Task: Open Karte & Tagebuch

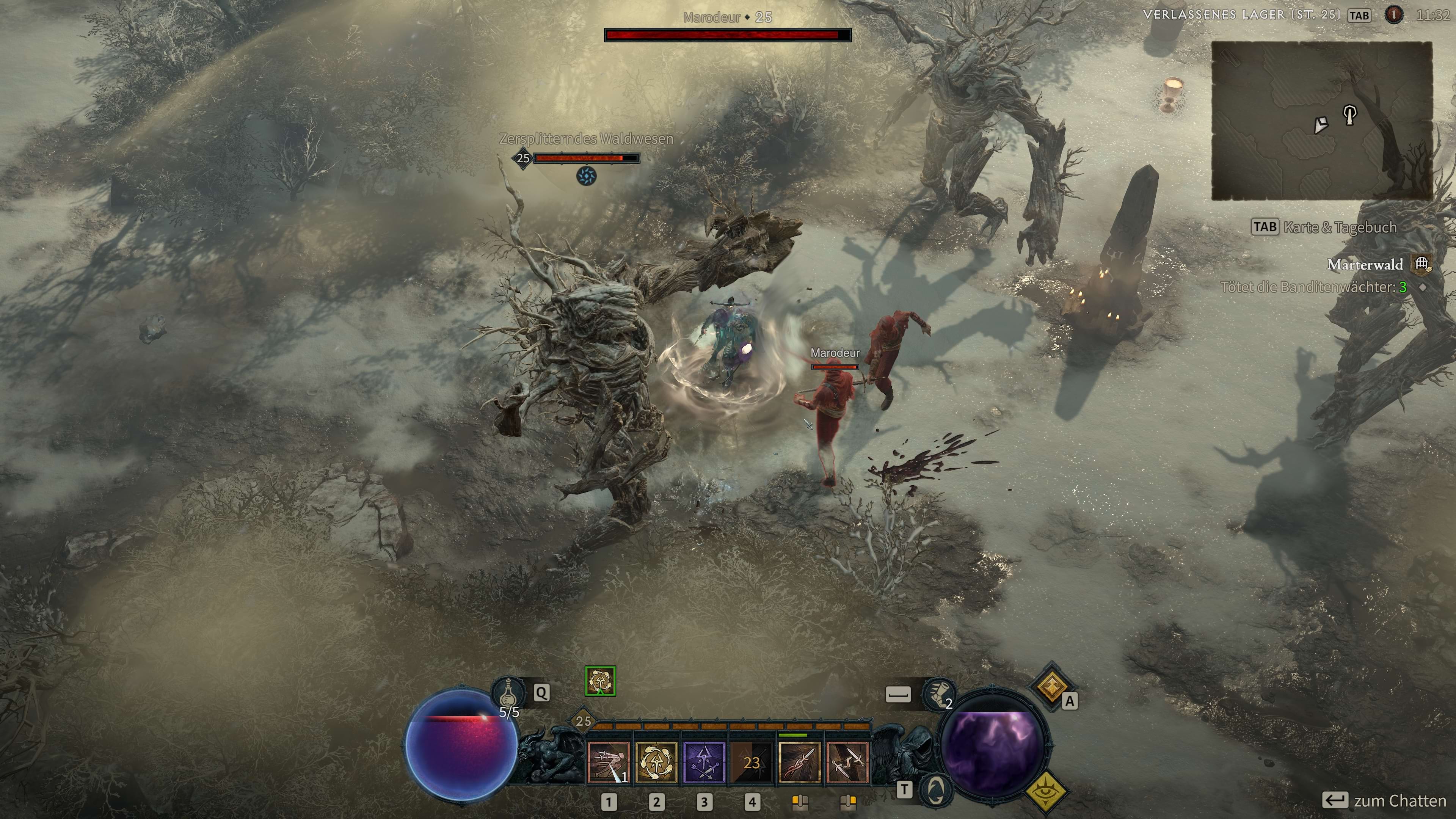Action: (x=1324, y=227)
